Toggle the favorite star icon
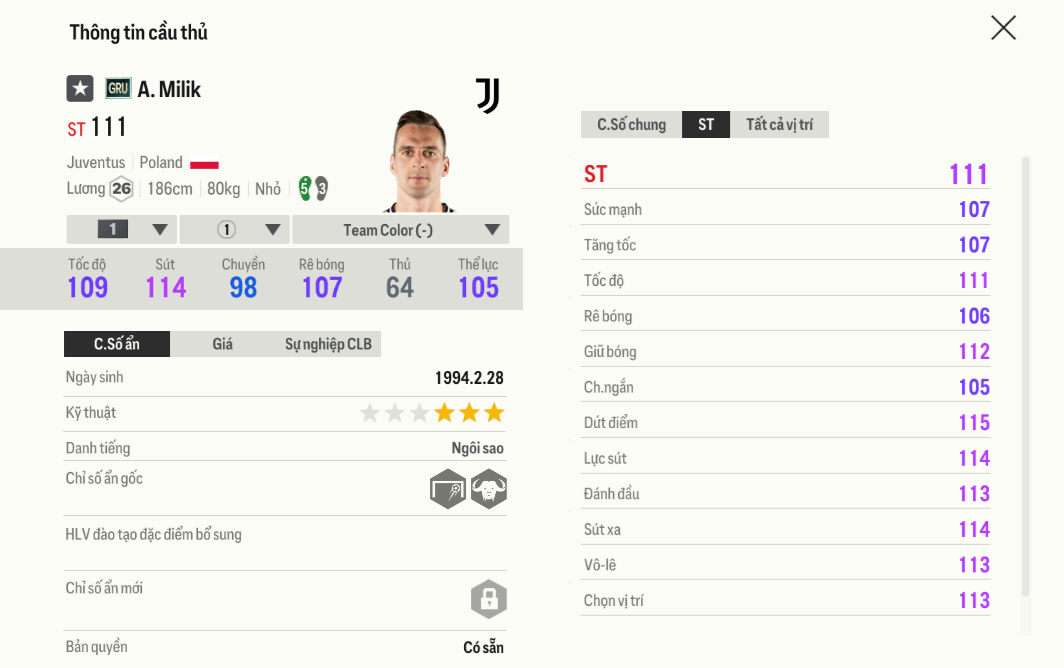The image size is (1064, 668). pyautogui.click(x=80, y=89)
